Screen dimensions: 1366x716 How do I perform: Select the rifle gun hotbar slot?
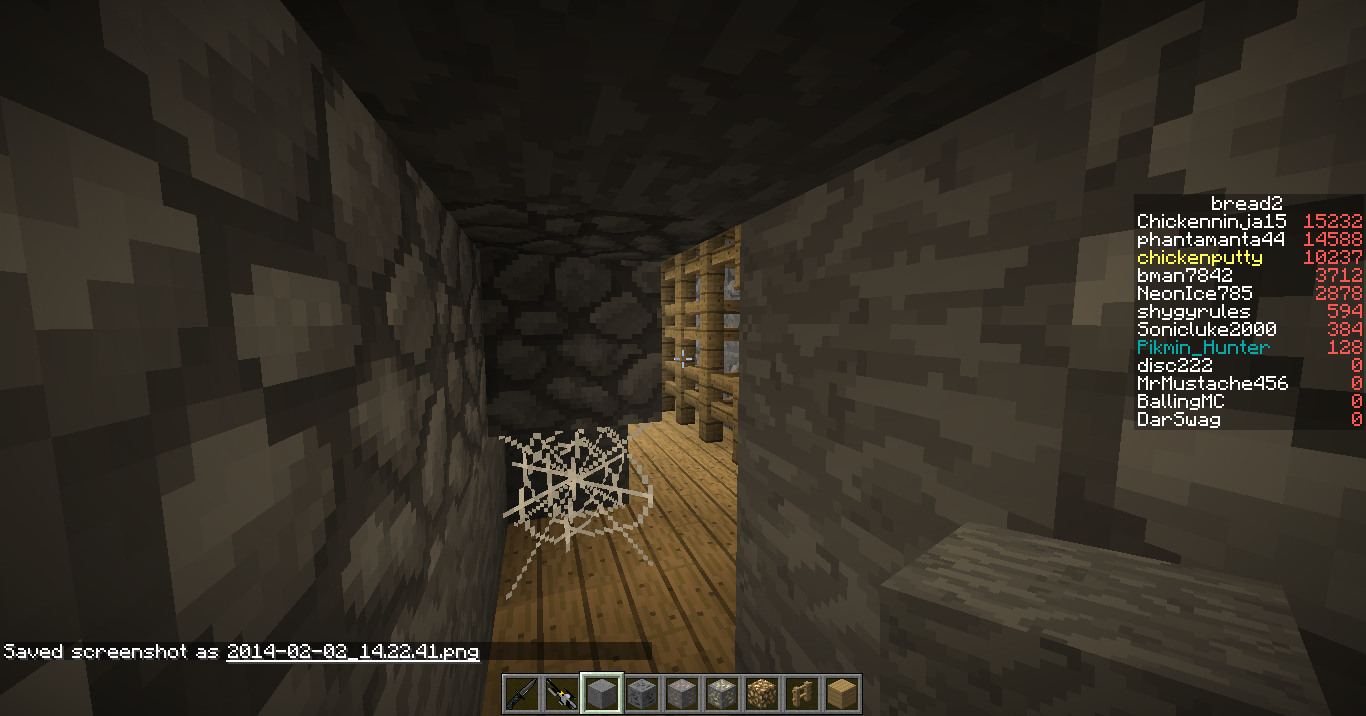pos(562,693)
